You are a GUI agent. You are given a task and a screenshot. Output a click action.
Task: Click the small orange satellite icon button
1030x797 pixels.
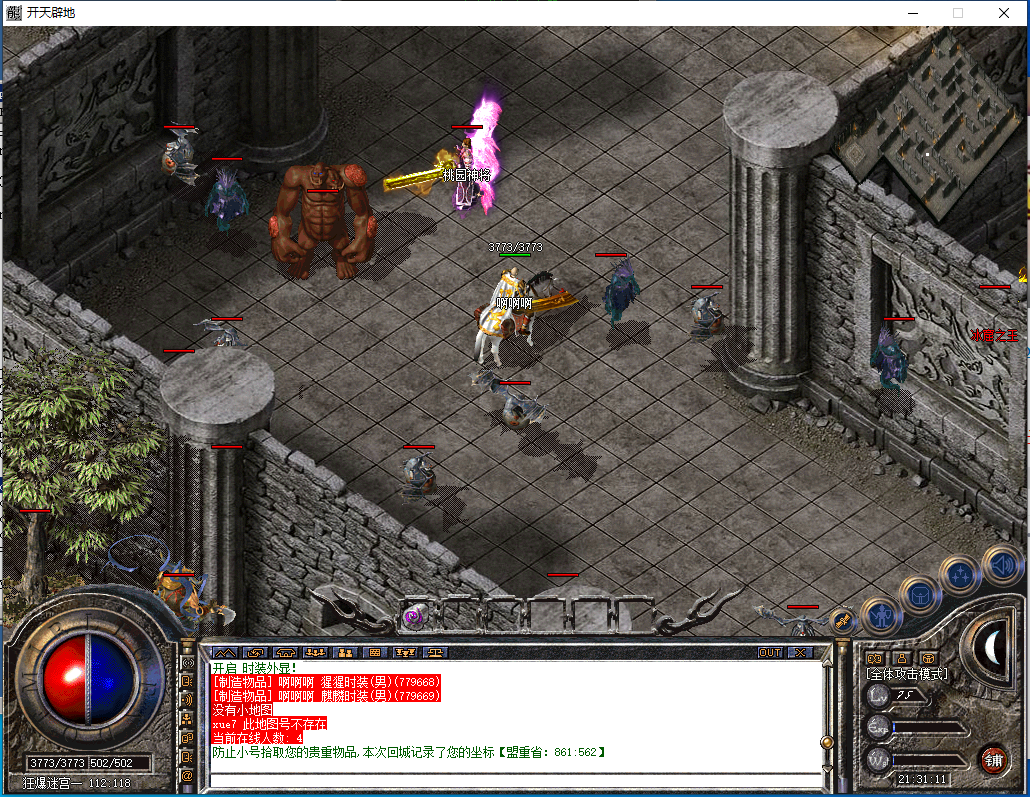pyautogui.click(x=842, y=620)
